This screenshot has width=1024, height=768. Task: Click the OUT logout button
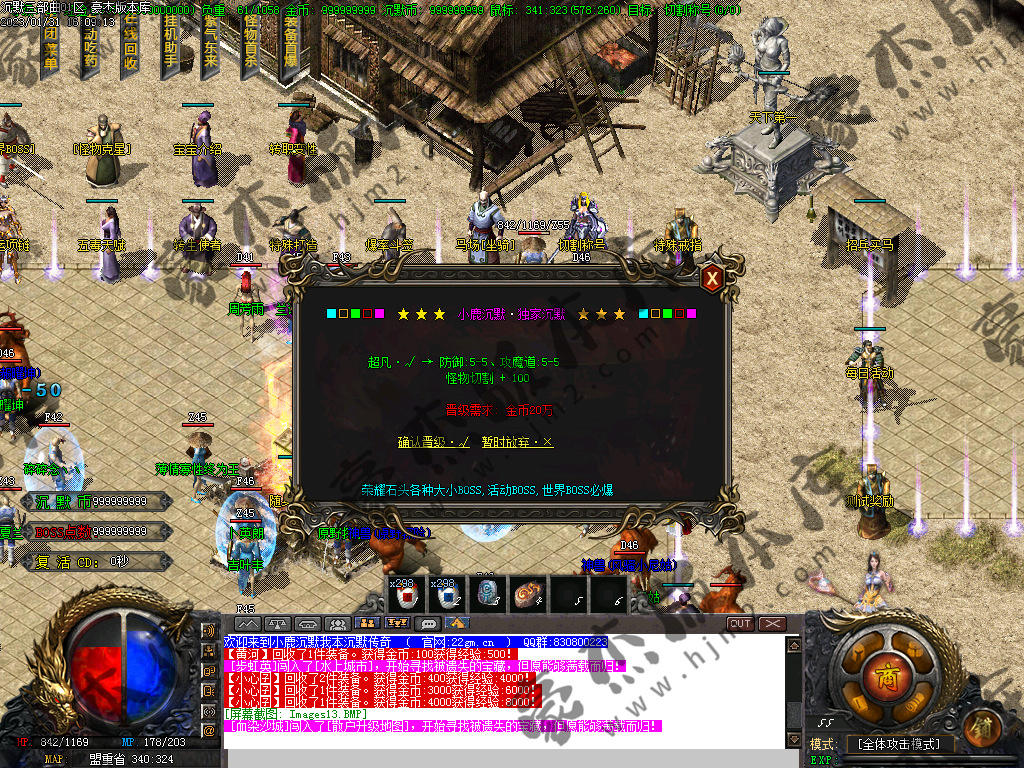click(x=740, y=624)
